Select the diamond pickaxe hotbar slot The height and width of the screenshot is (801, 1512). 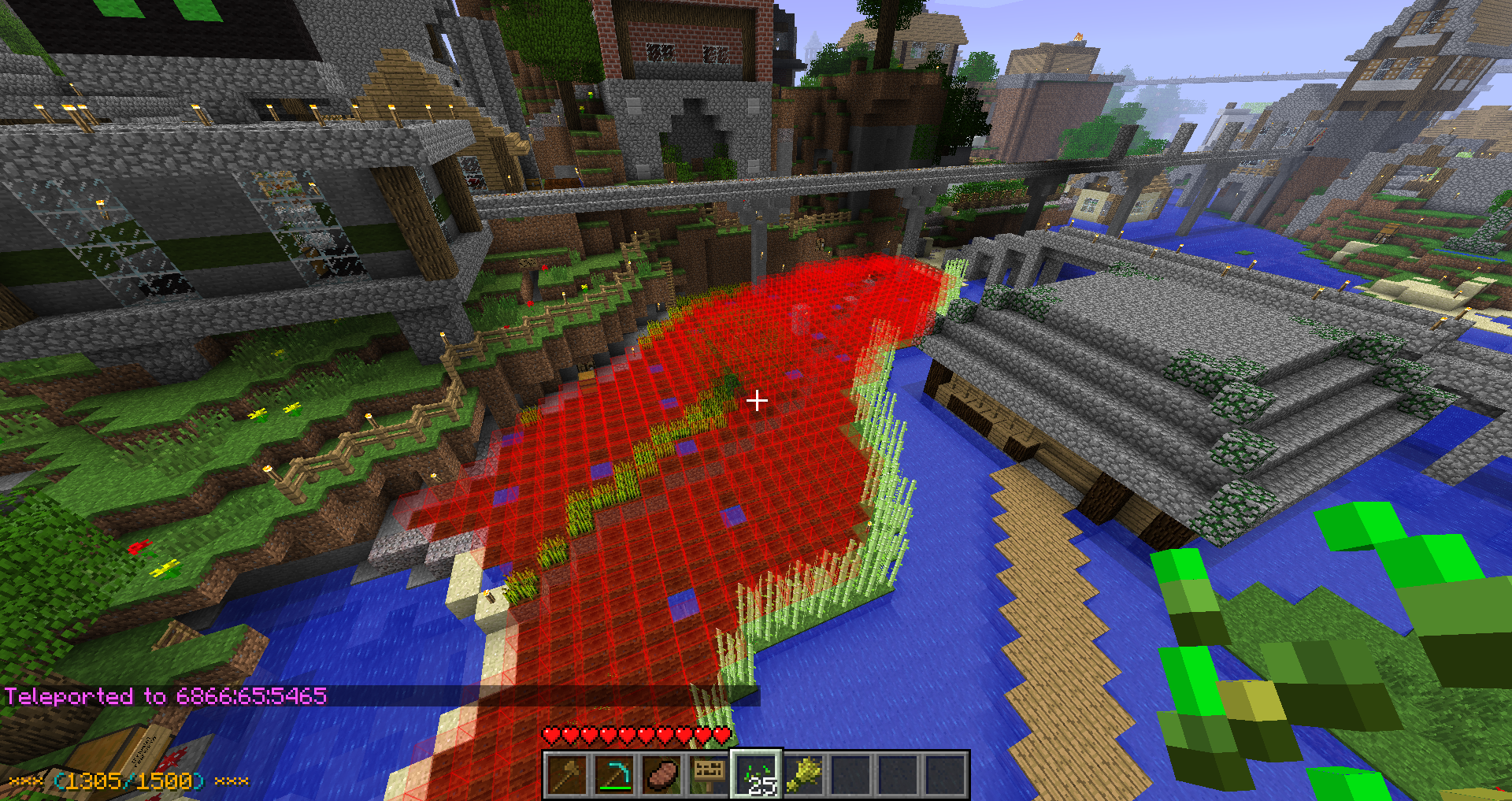(x=615, y=775)
